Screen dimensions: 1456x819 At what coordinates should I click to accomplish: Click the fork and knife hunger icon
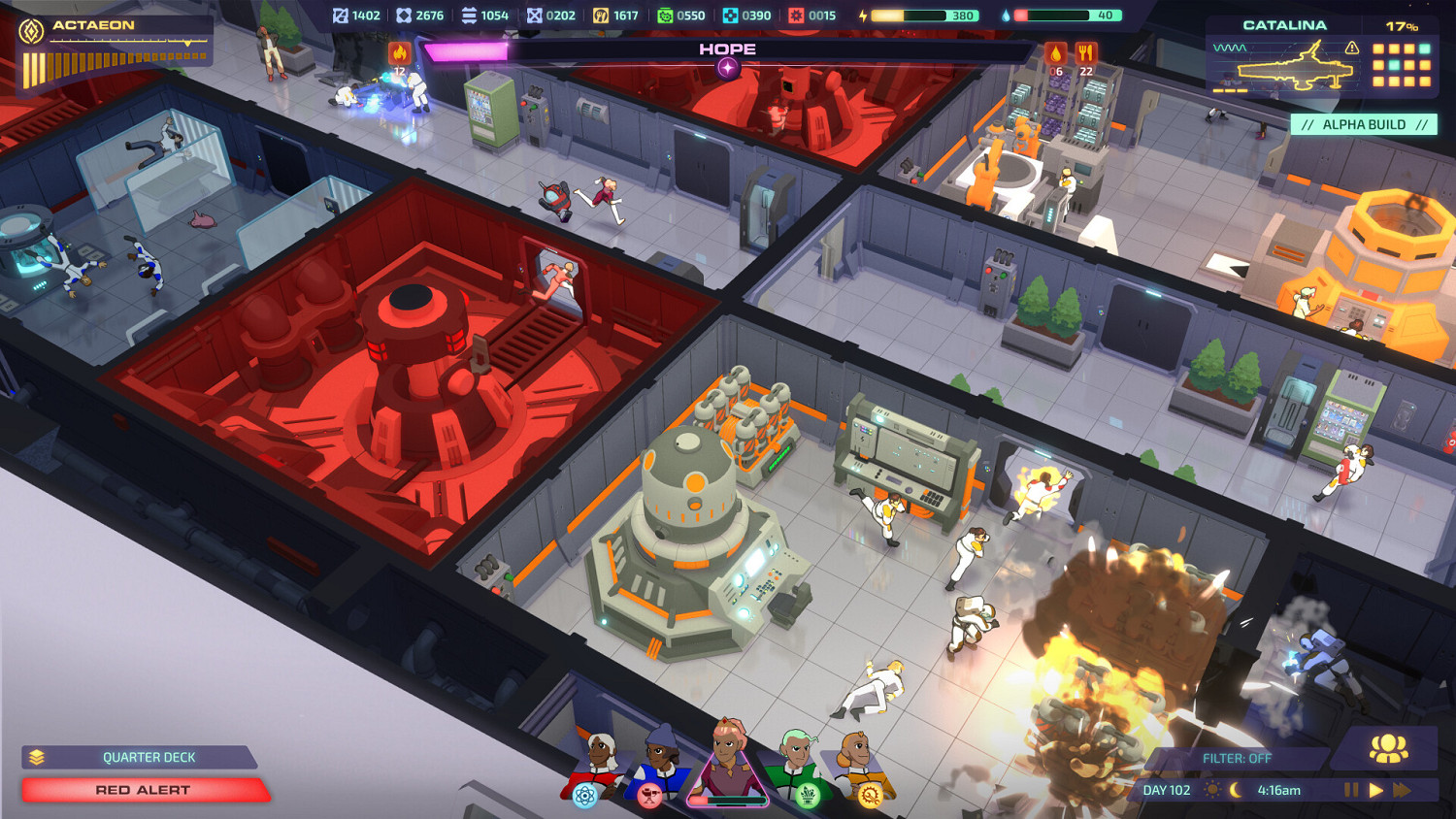point(1085,54)
